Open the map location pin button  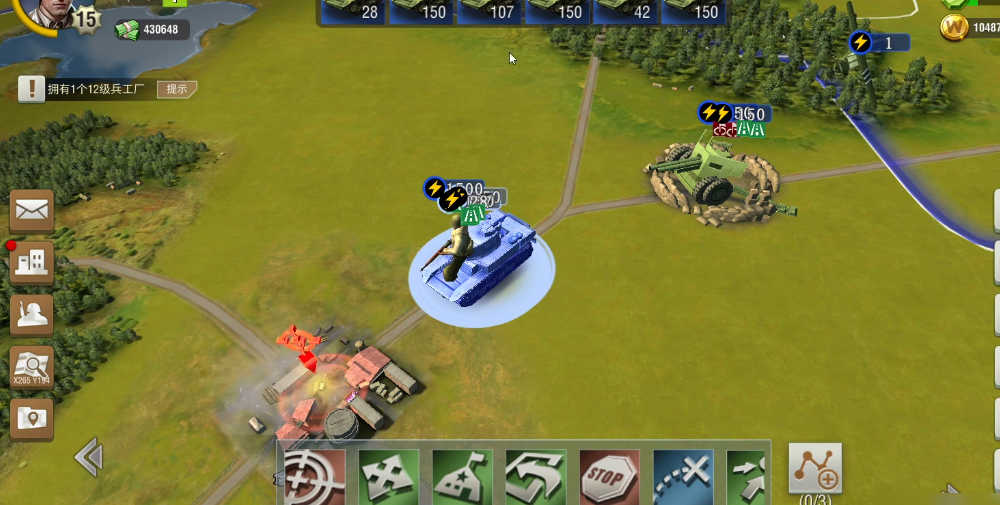[32, 419]
